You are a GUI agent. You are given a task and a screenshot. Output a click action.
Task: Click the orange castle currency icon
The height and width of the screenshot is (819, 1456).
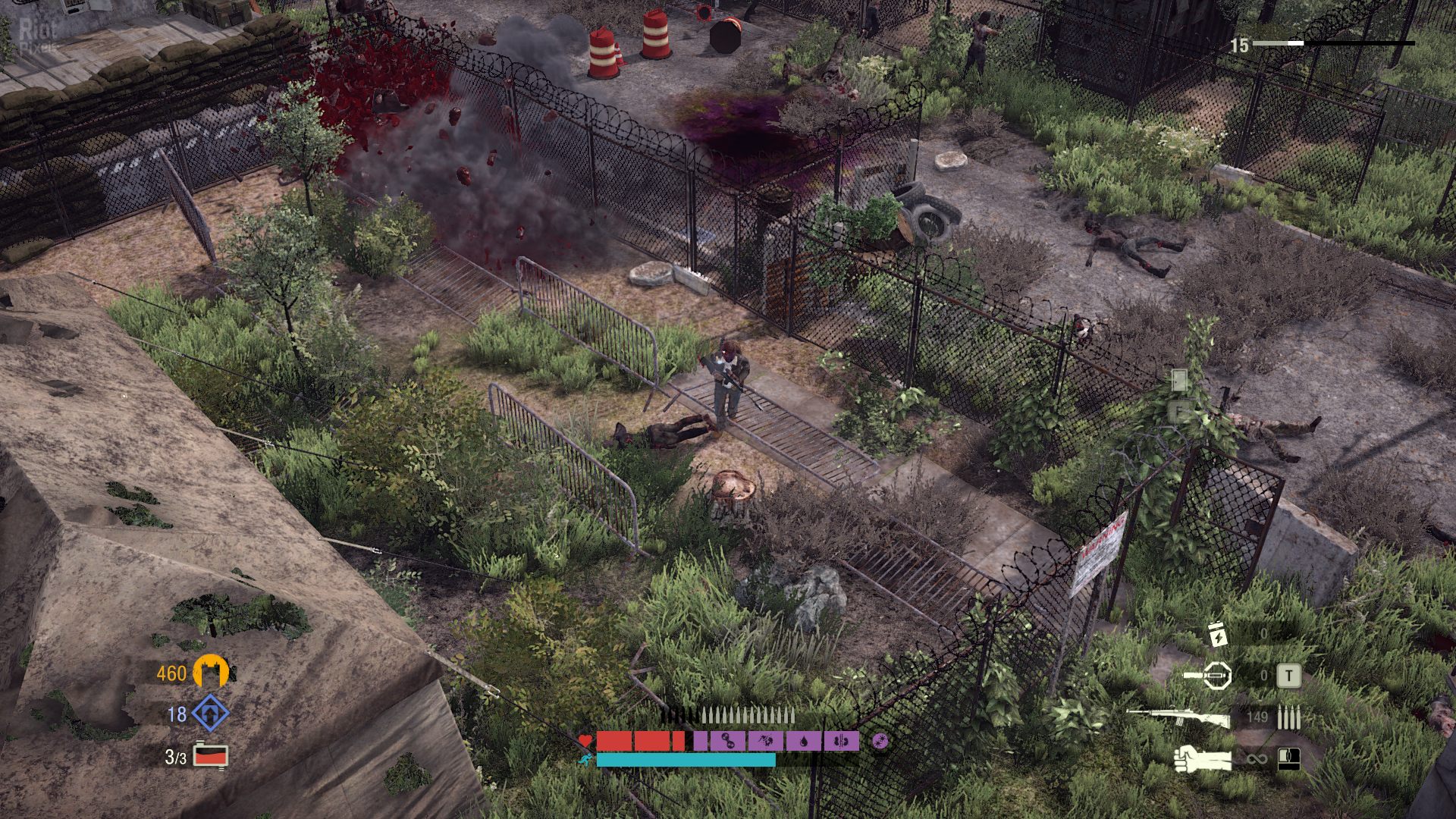click(x=211, y=671)
